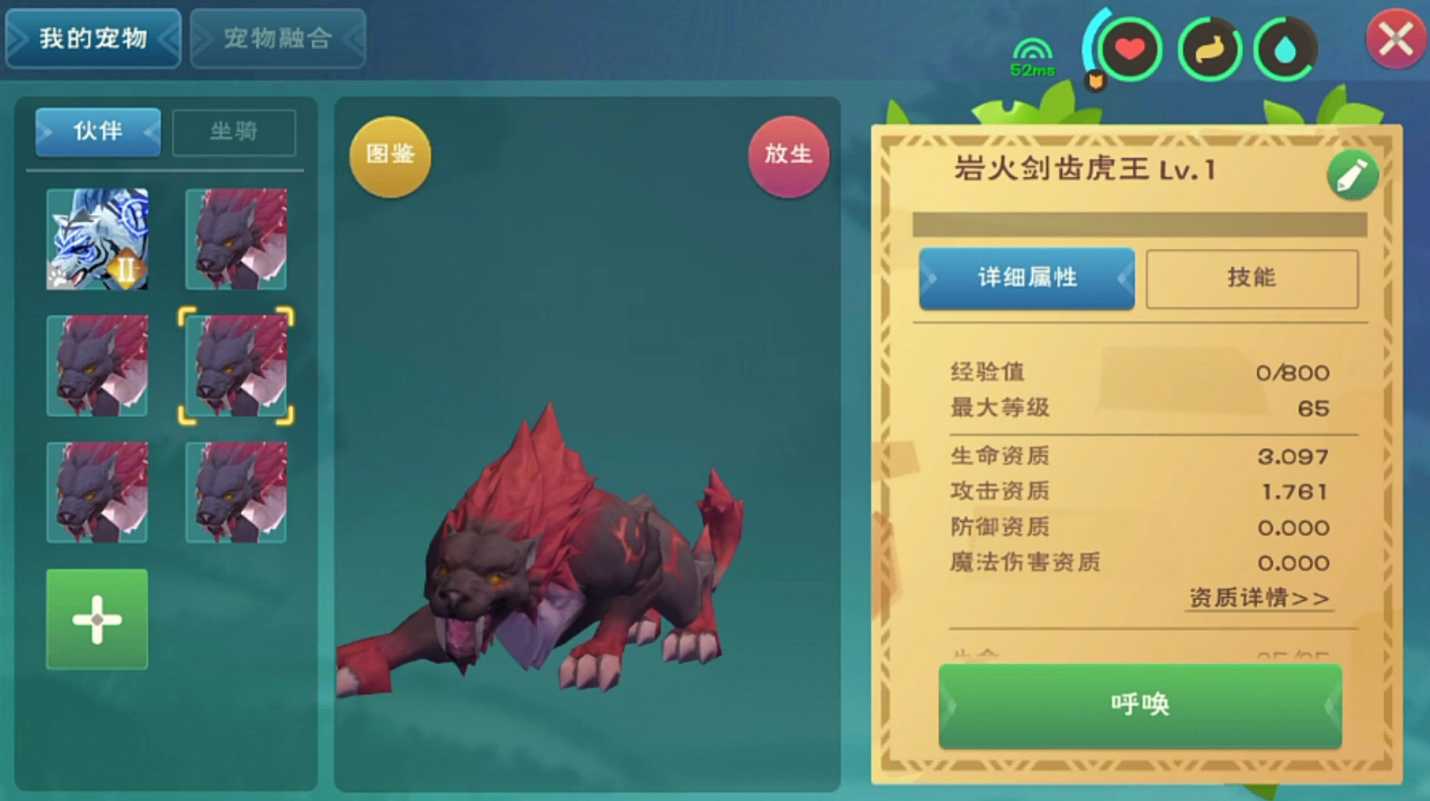Select the 详细属性 detailed attributes tab
This screenshot has height=801, width=1430.
pyautogui.click(x=1026, y=279)
